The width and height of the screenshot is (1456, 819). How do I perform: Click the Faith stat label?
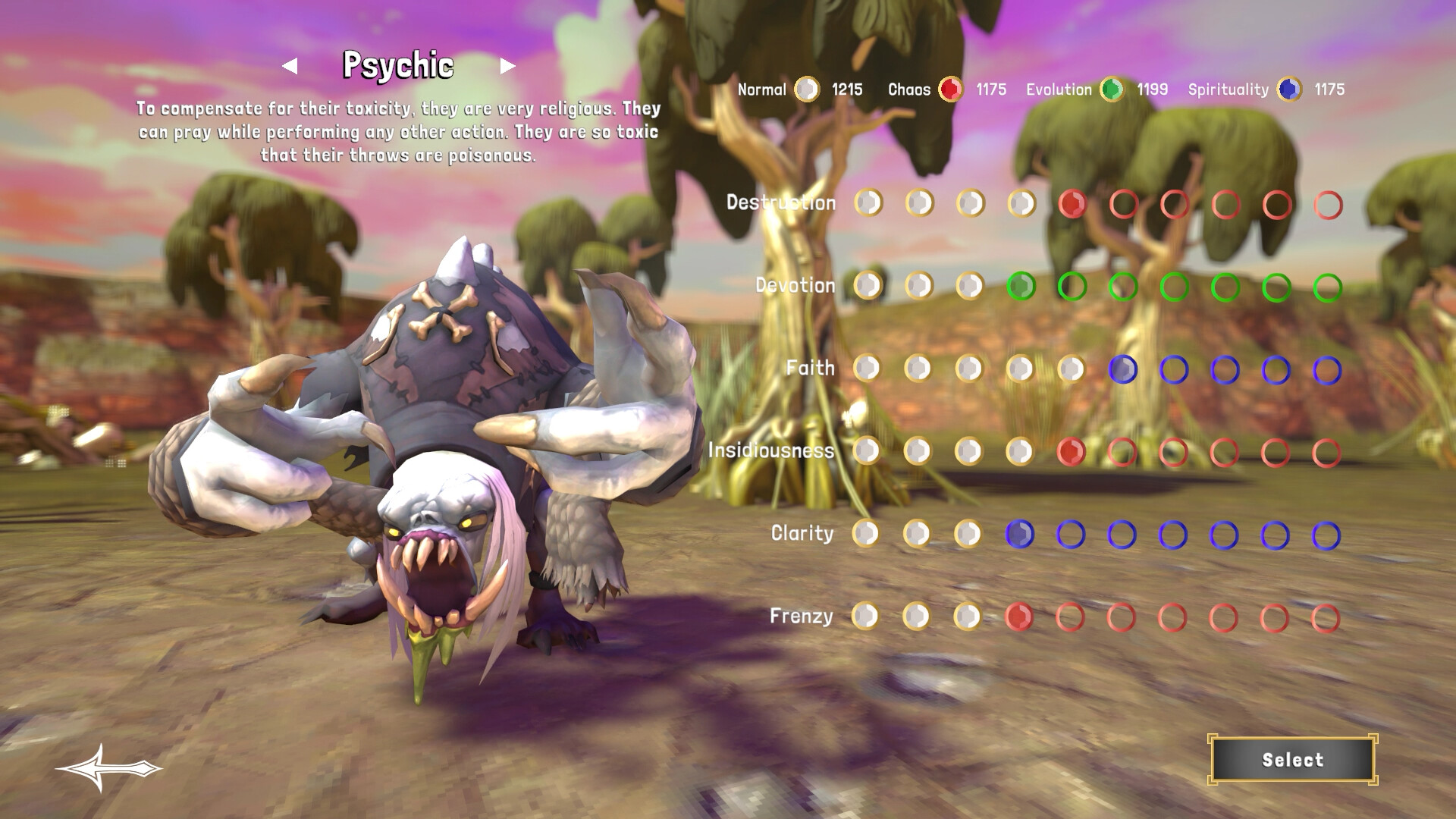tap(810, 368)
